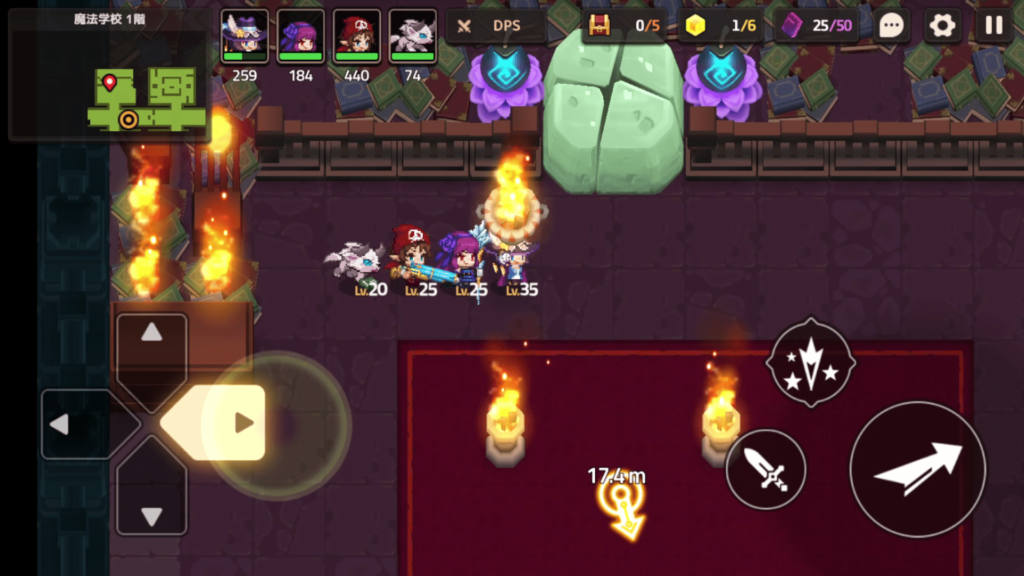This screenshot has width=1024, height=576.
Task: Use the sword weapon skill button
Action: coord(766,469)
